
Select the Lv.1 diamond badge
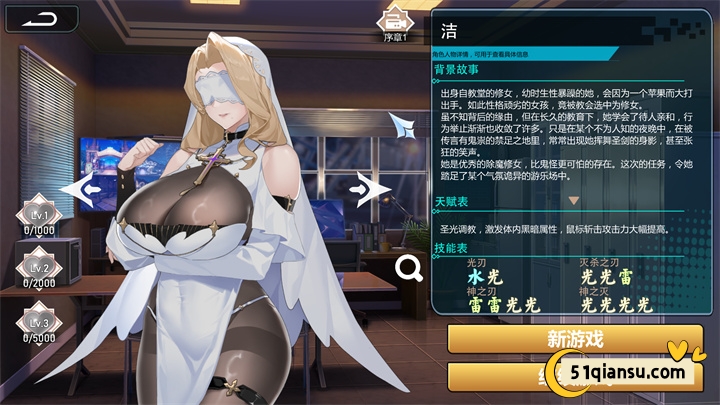(38, 216)
